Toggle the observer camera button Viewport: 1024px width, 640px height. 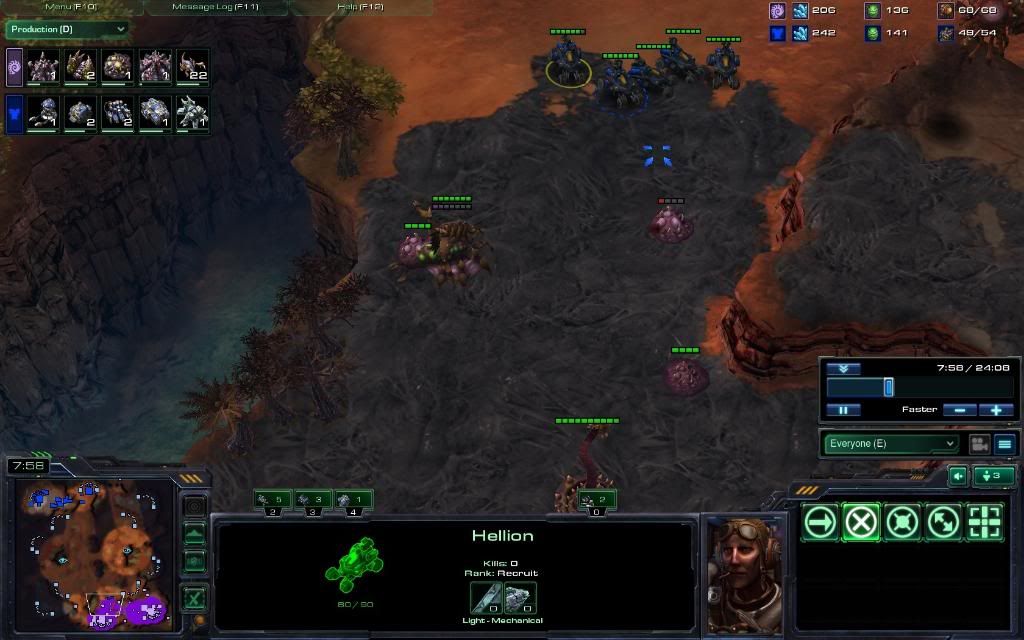coord(979,444)
